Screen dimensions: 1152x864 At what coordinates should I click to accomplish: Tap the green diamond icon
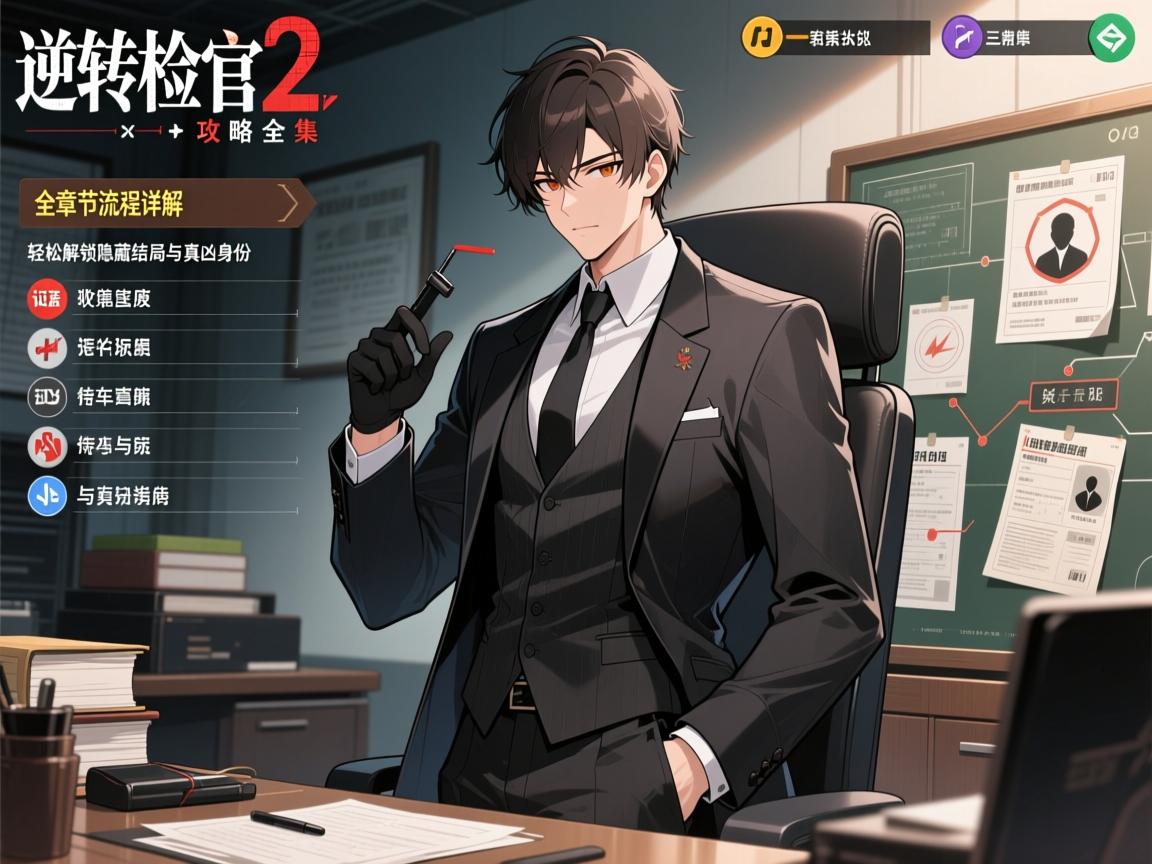(1111, 38)
